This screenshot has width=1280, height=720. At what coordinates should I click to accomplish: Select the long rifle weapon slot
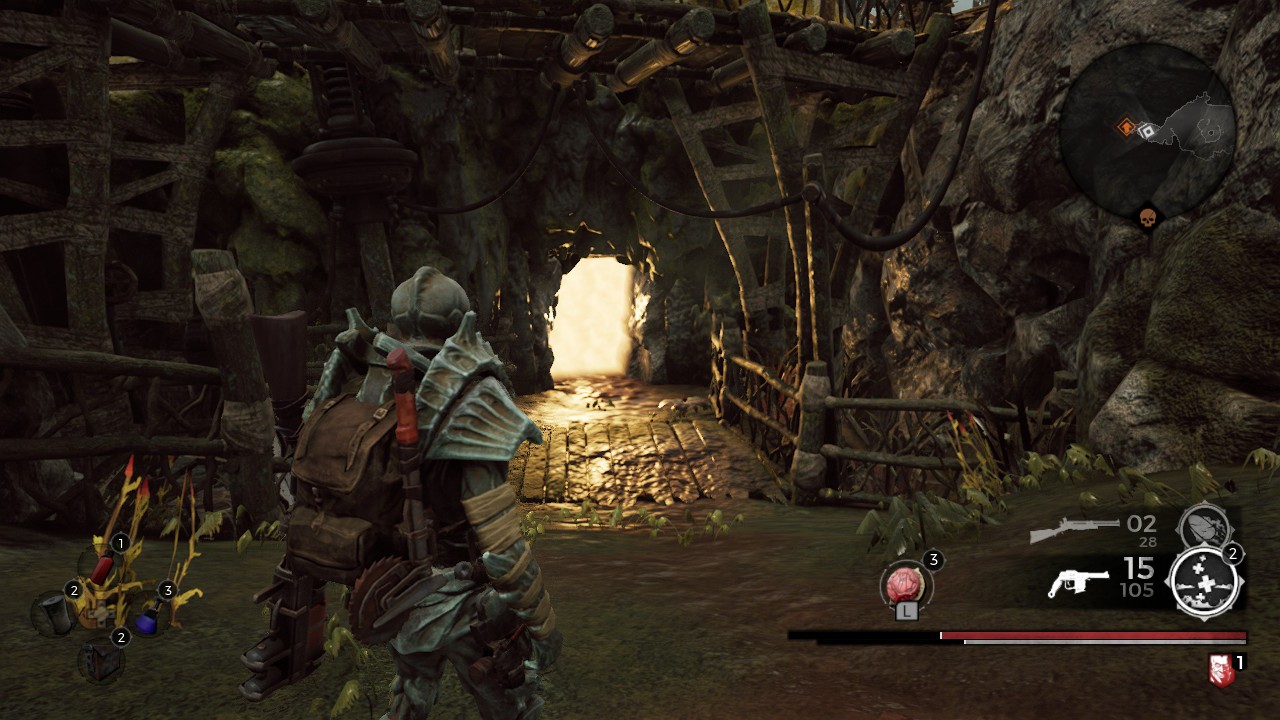point(1074,530)
